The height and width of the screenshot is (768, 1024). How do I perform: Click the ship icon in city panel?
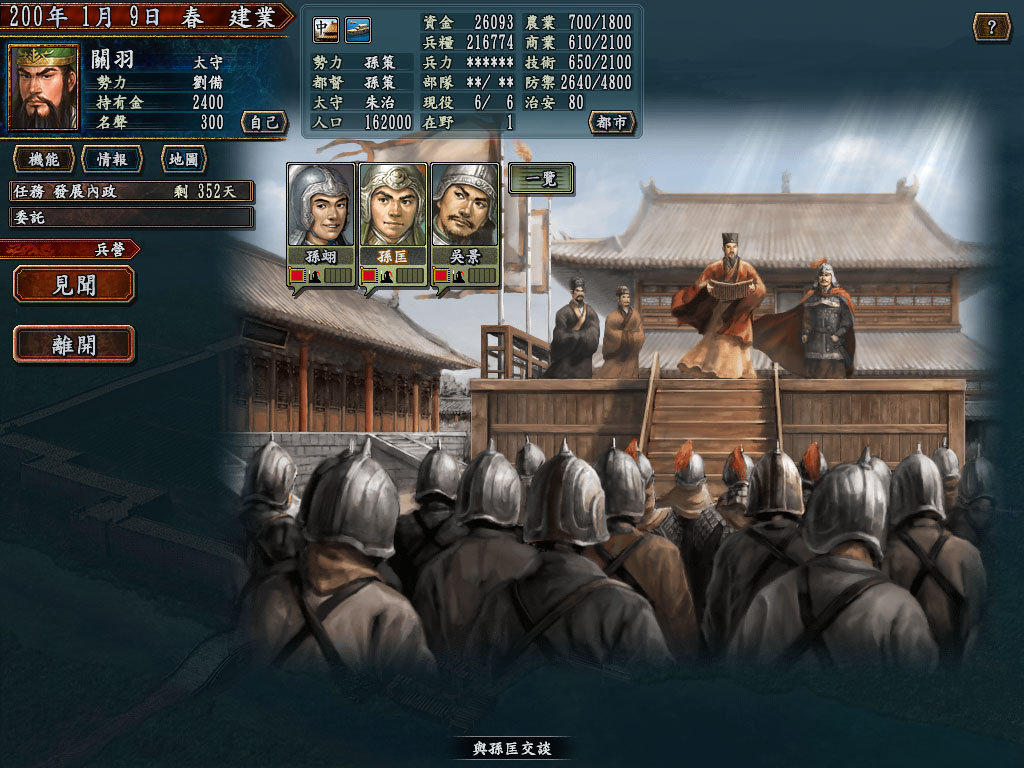pos(358,30)
